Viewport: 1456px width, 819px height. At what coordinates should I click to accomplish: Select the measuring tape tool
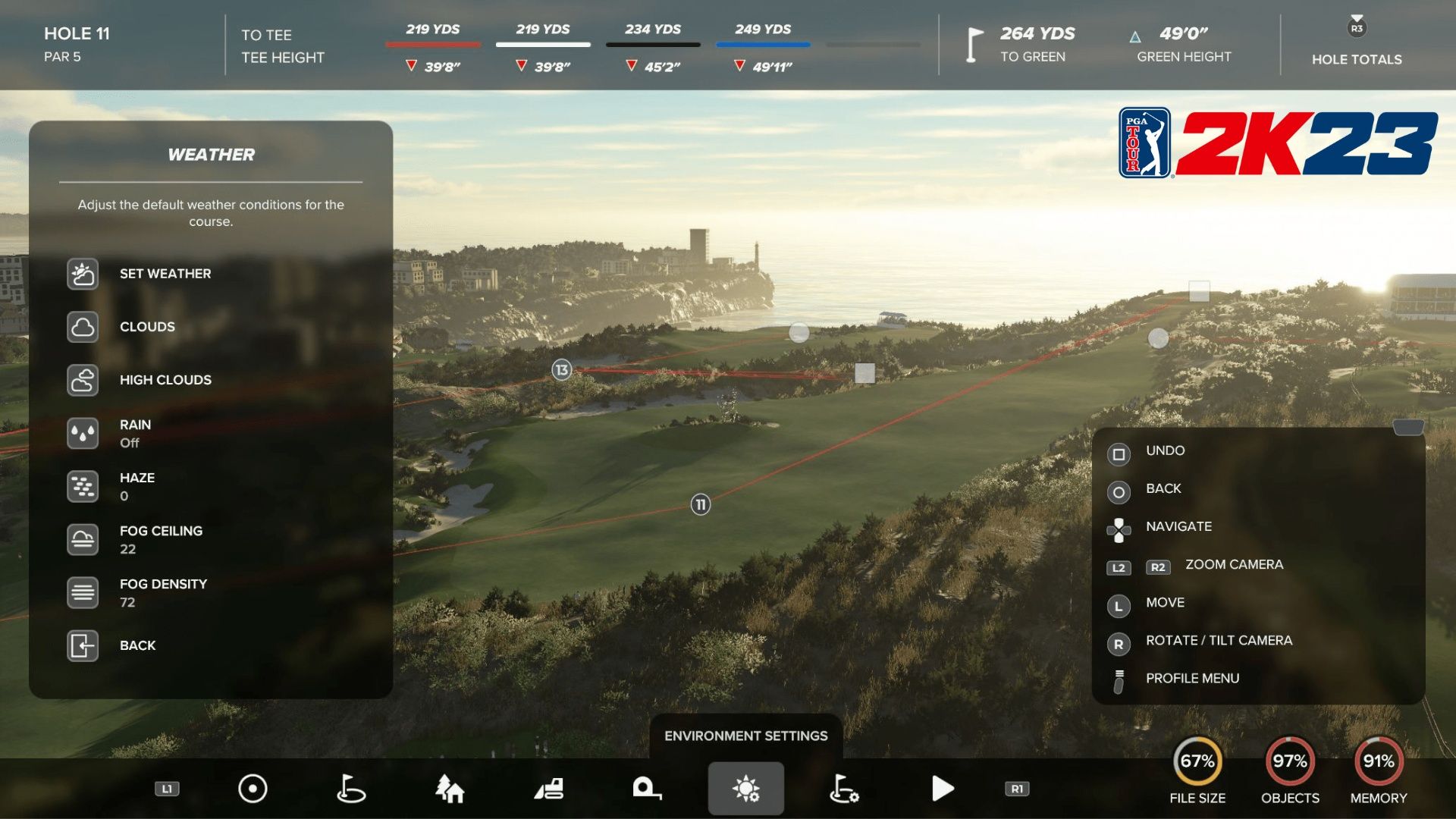click(x=647, y=788)
